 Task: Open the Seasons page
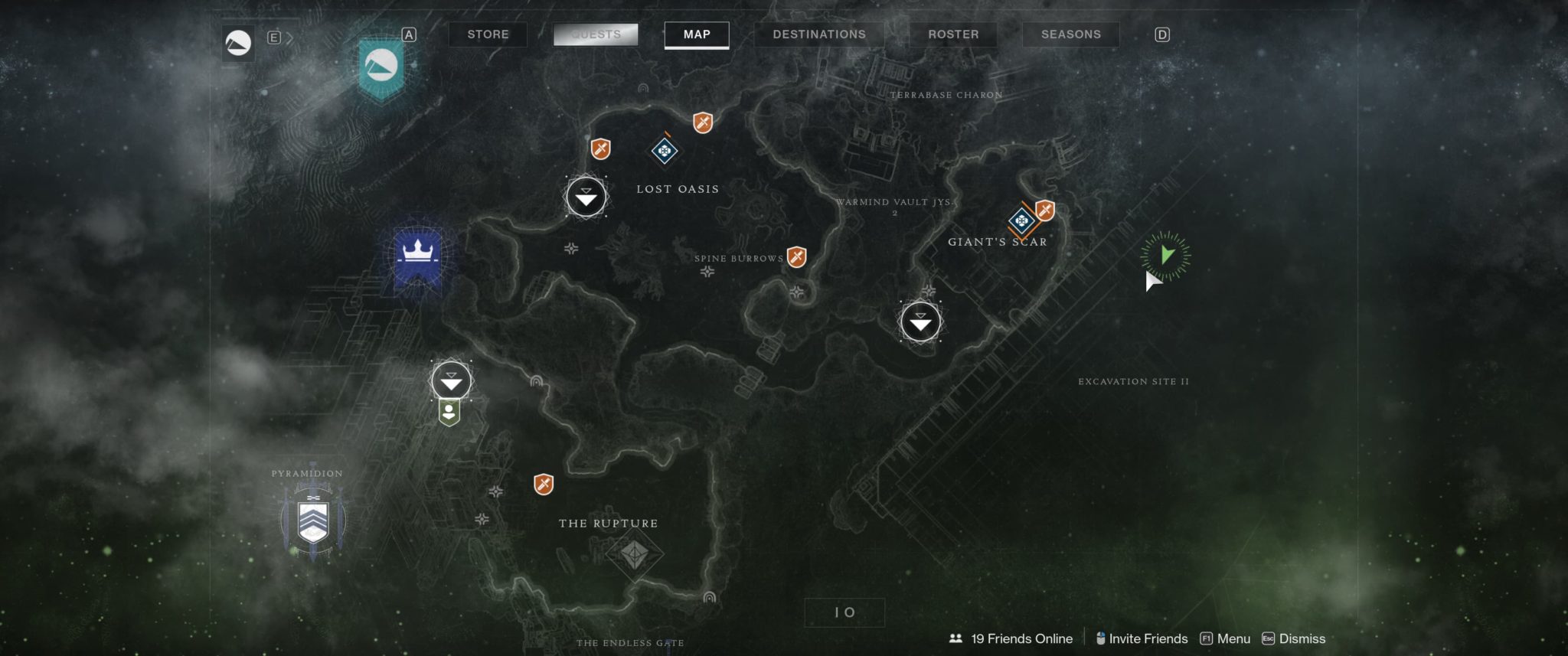(x=1070, y=34)
